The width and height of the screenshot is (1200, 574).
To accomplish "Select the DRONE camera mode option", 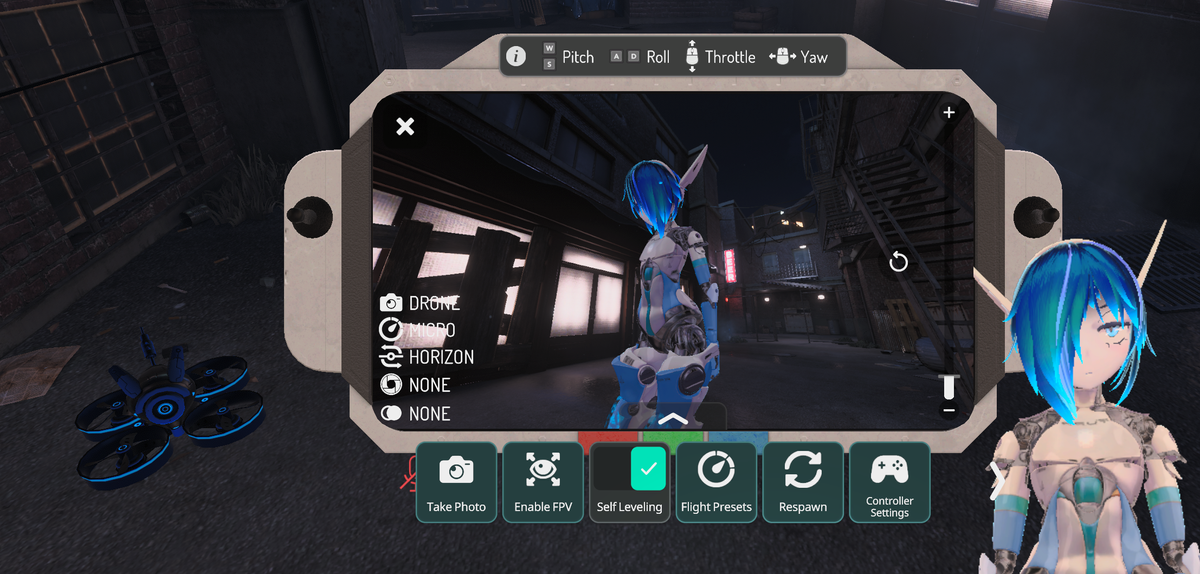I will [421, 303].
